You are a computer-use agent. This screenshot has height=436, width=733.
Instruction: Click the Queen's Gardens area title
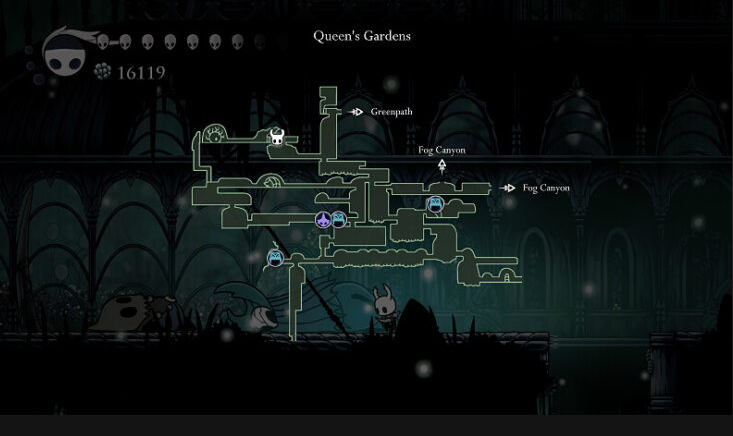pos(362,36)
